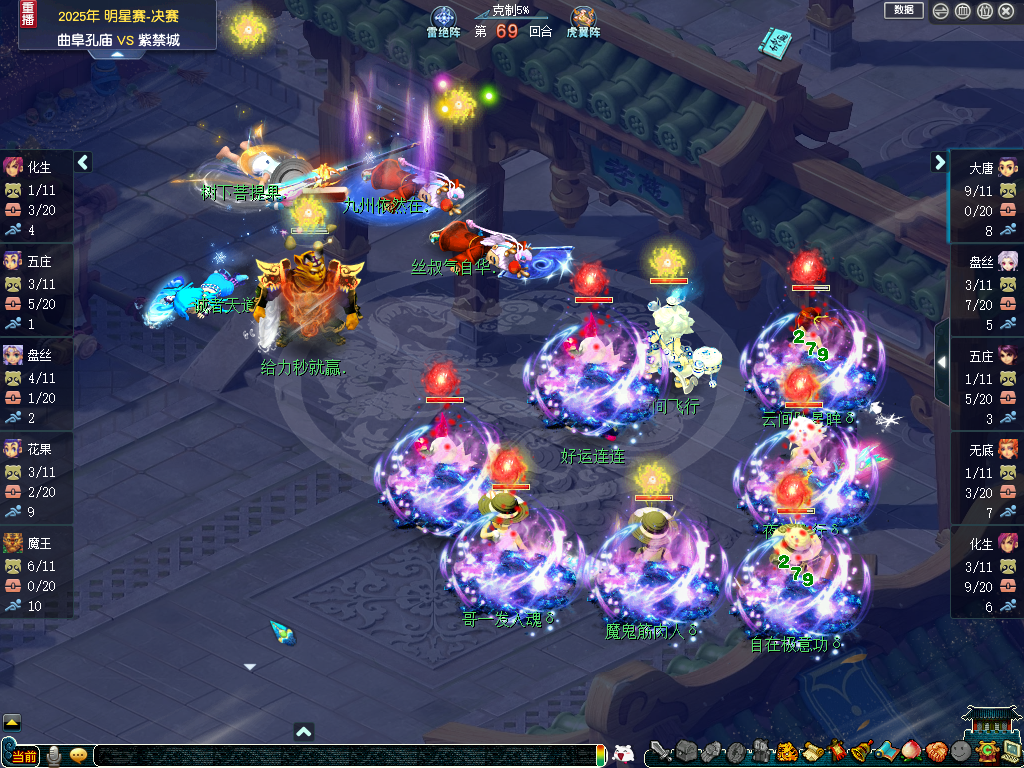Collapse the left team panel arrow
The image size is (1024, 768).
(x=83, y=162)
